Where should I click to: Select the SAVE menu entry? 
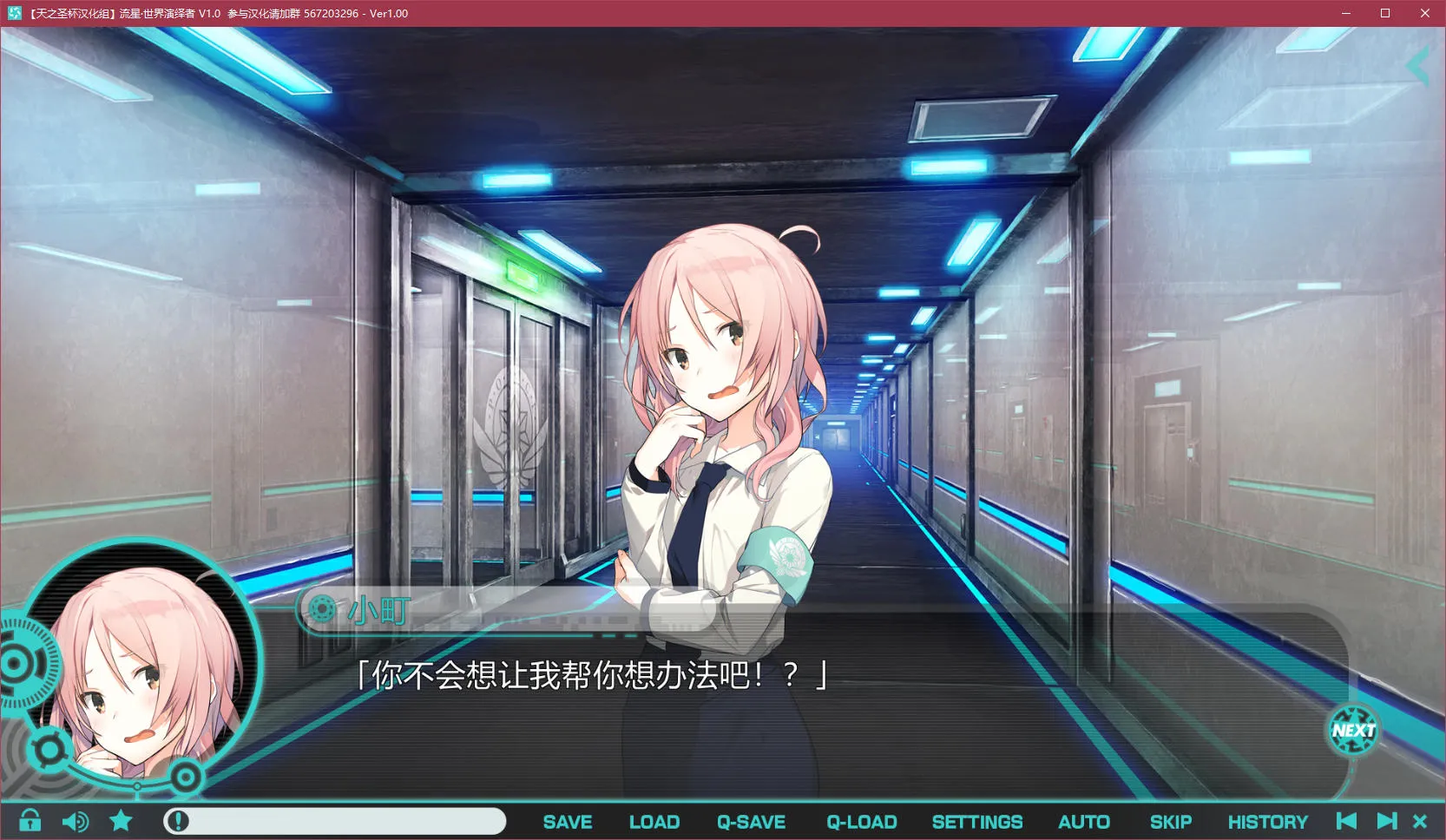coord(567,821)
